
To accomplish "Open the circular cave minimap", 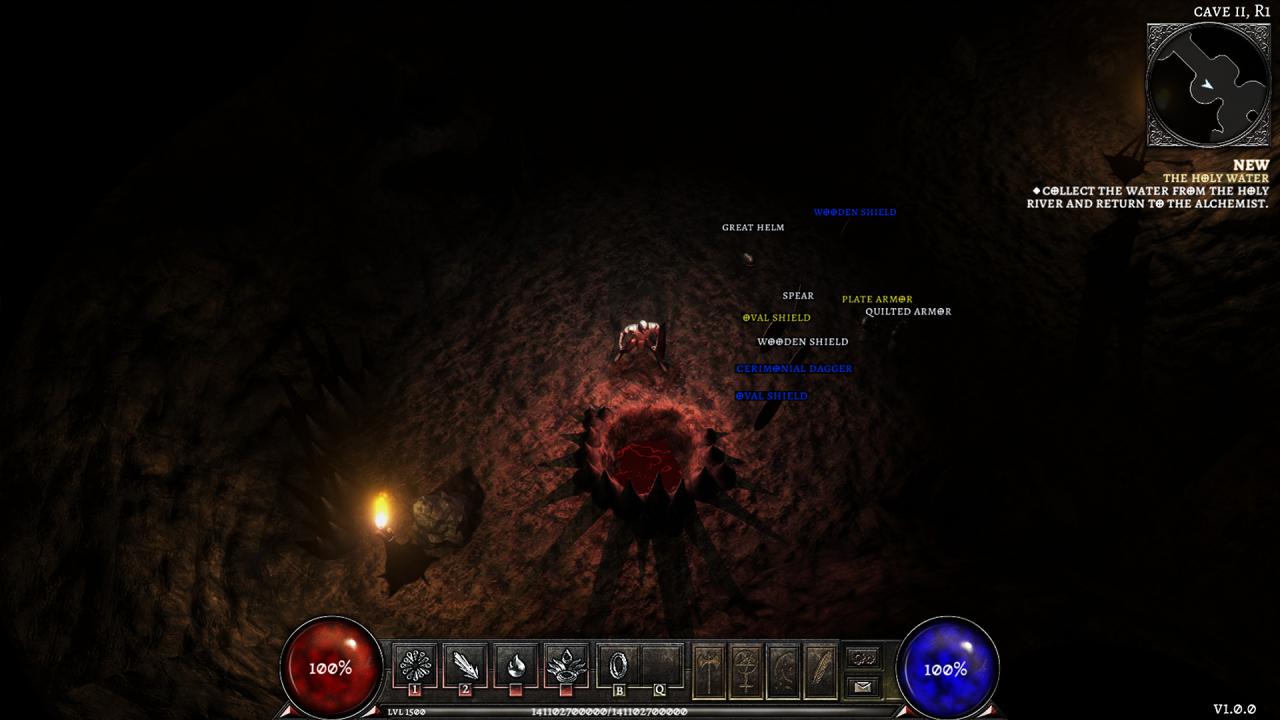I will (x=1208, y=85).
